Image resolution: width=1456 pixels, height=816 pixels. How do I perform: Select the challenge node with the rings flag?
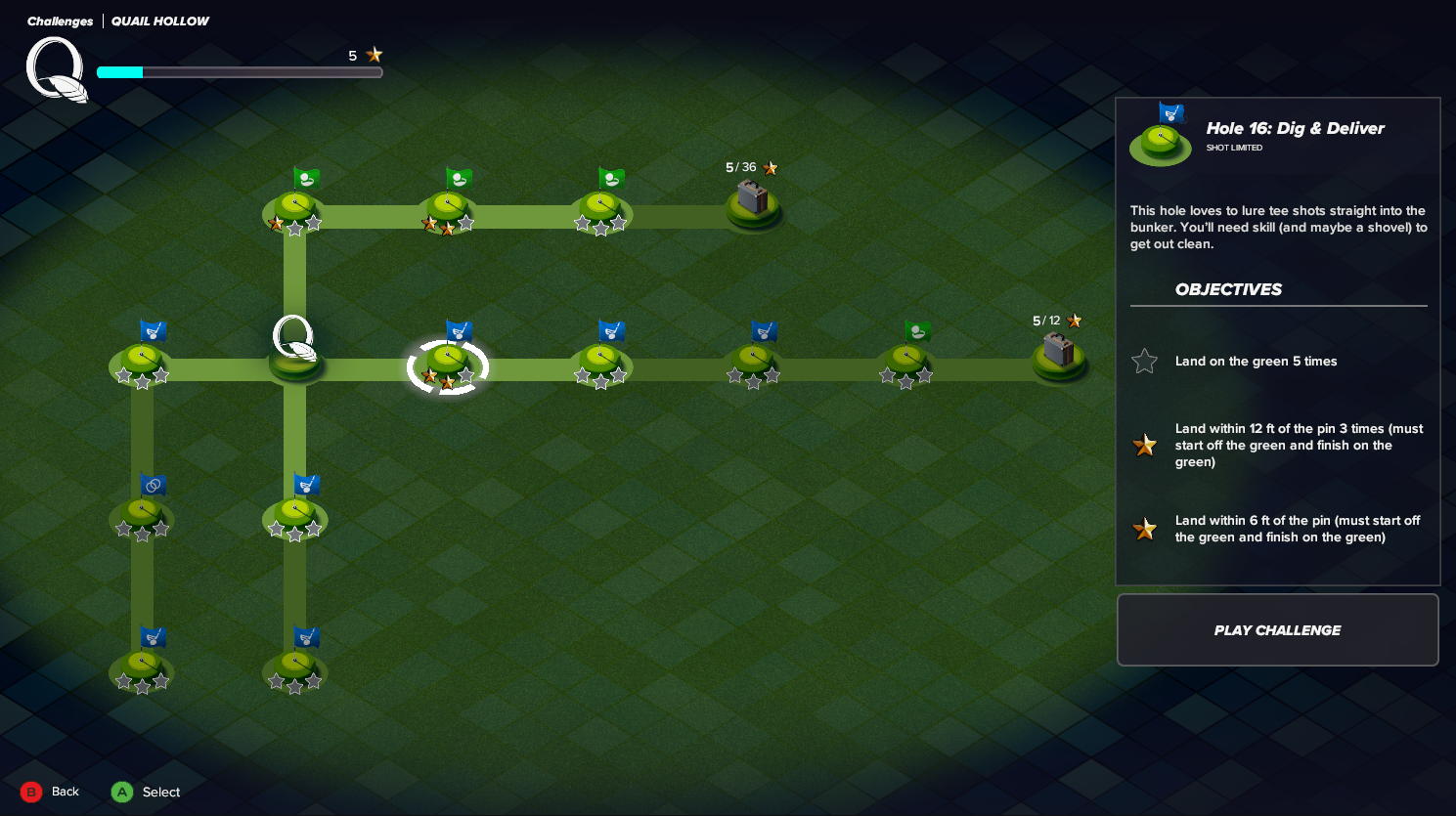pos(143,514)
